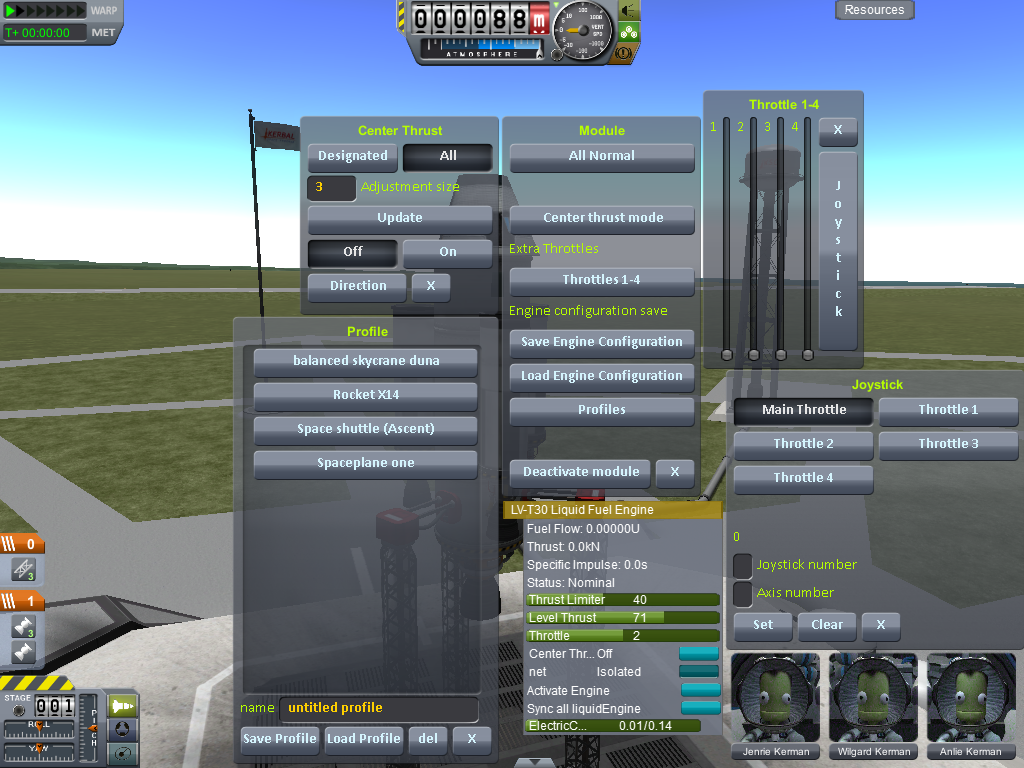Open the Resources panel
The height and width of the screenshot is (768, 1024).
[x=874, y=10]
